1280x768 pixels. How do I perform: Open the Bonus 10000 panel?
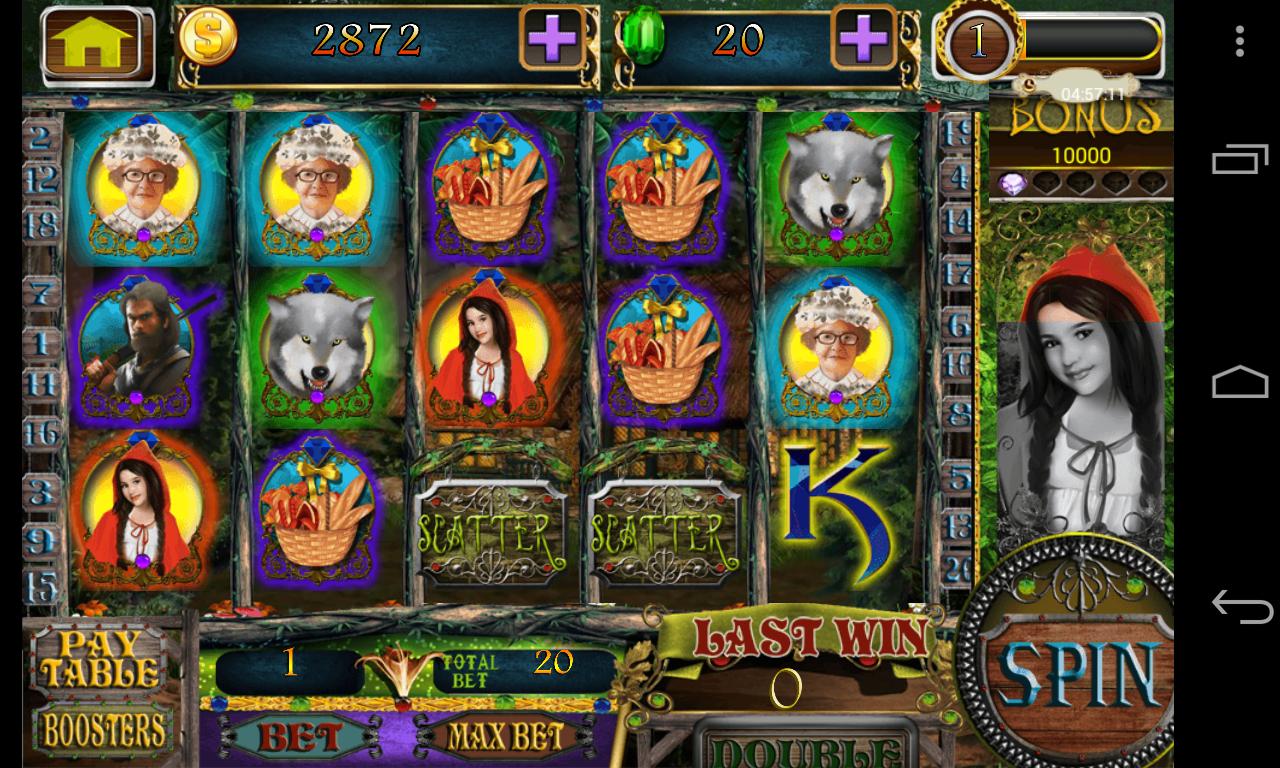coord(1080,140)
